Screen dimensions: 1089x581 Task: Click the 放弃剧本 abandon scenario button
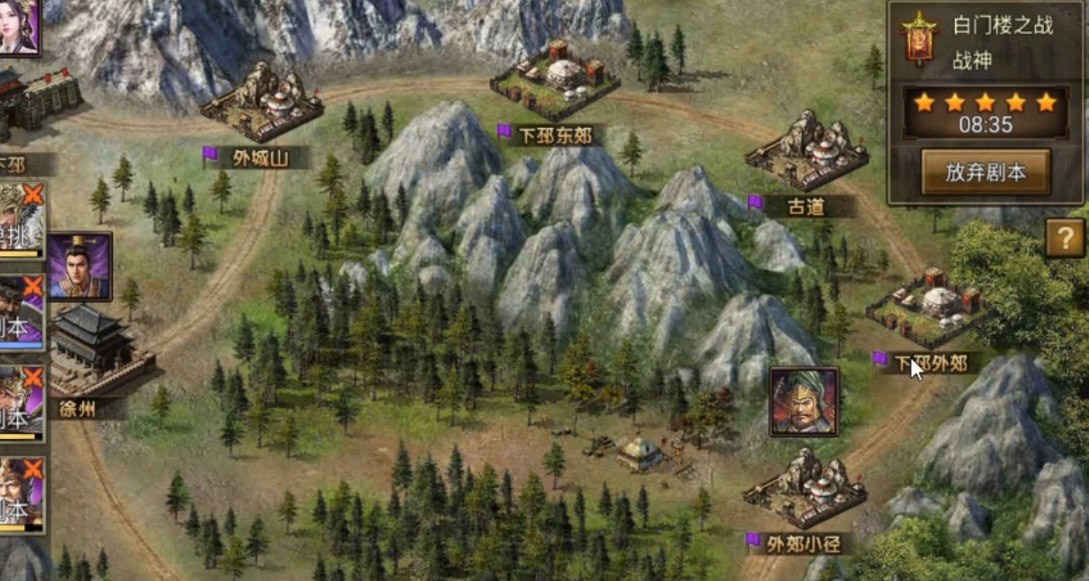(x=985, y=172)
